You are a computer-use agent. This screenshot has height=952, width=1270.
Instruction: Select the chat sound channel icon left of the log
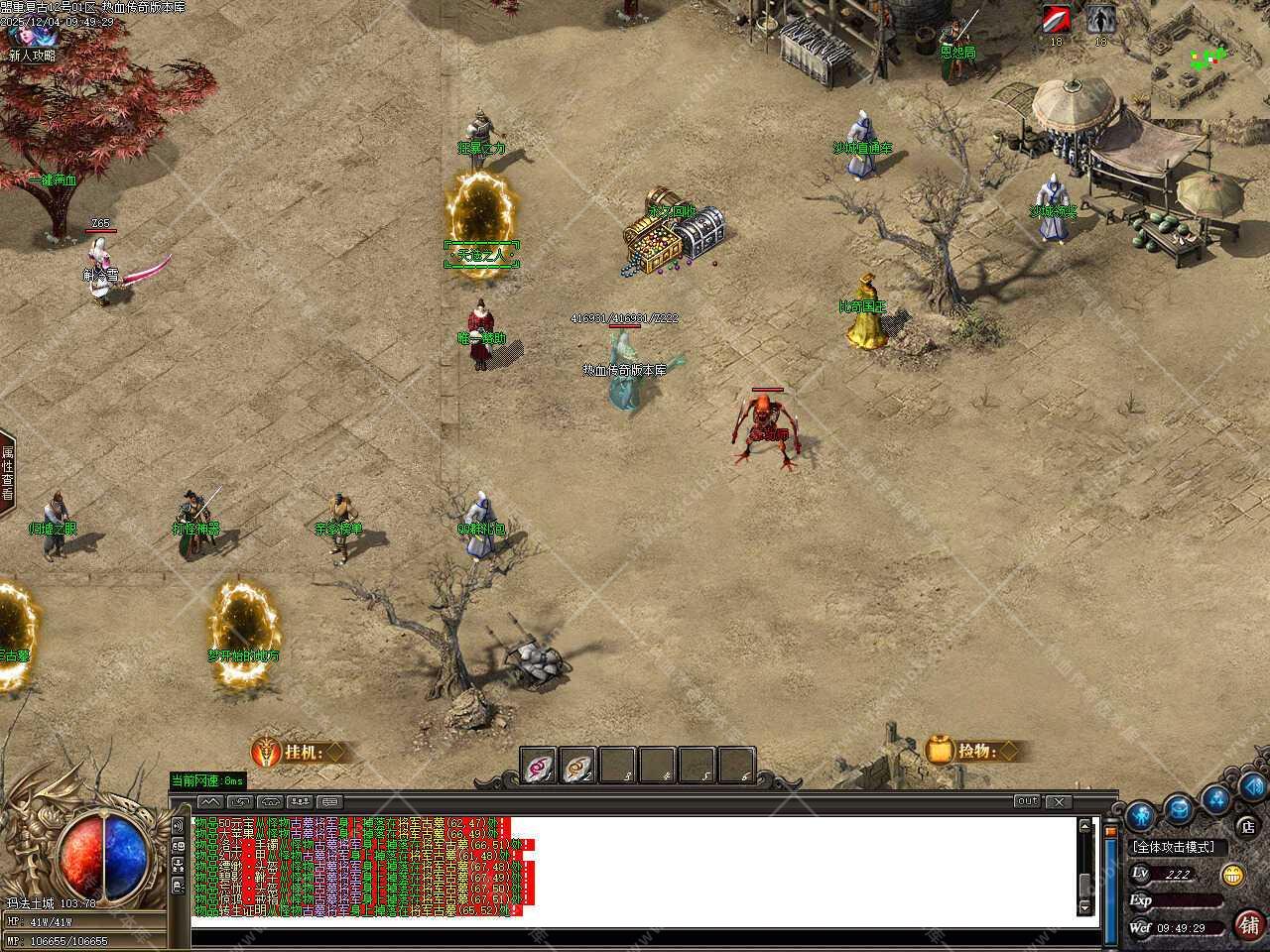179,825
